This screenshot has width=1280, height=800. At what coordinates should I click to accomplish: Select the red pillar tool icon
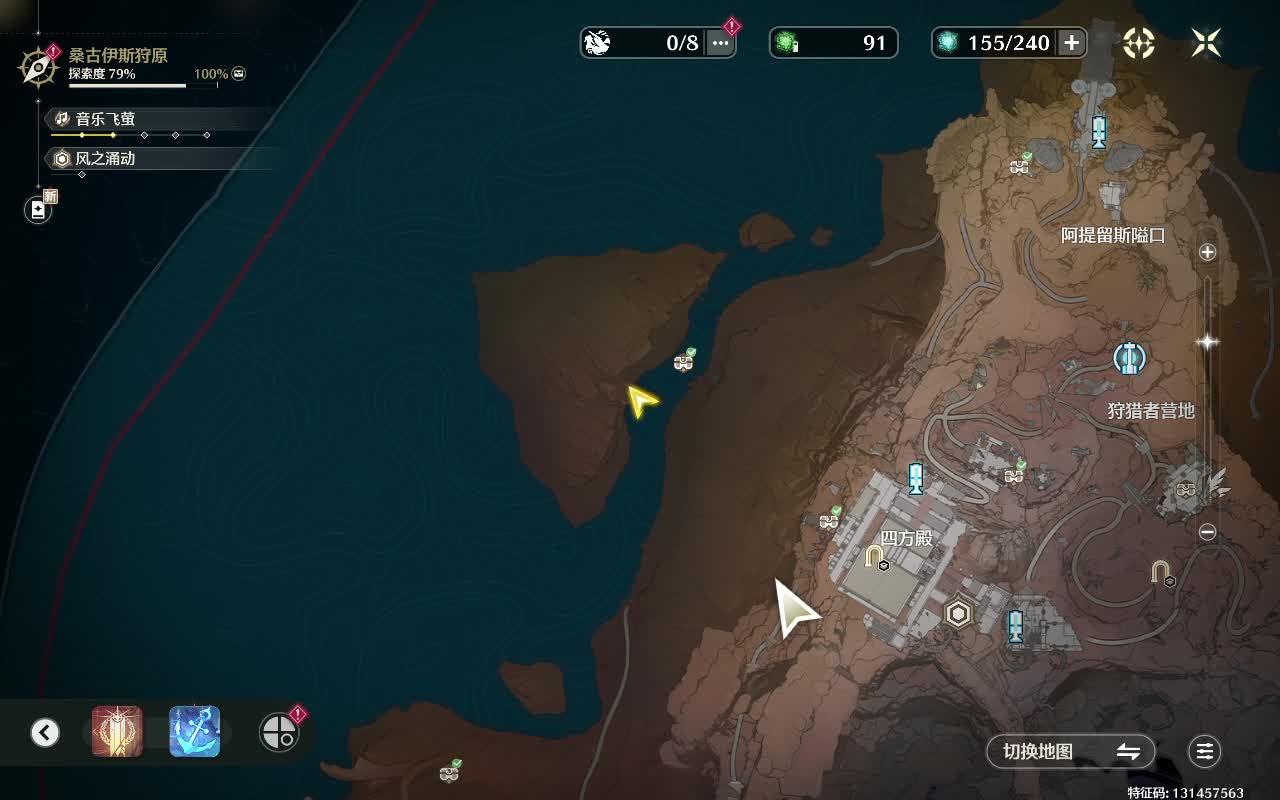click(117, 732)
